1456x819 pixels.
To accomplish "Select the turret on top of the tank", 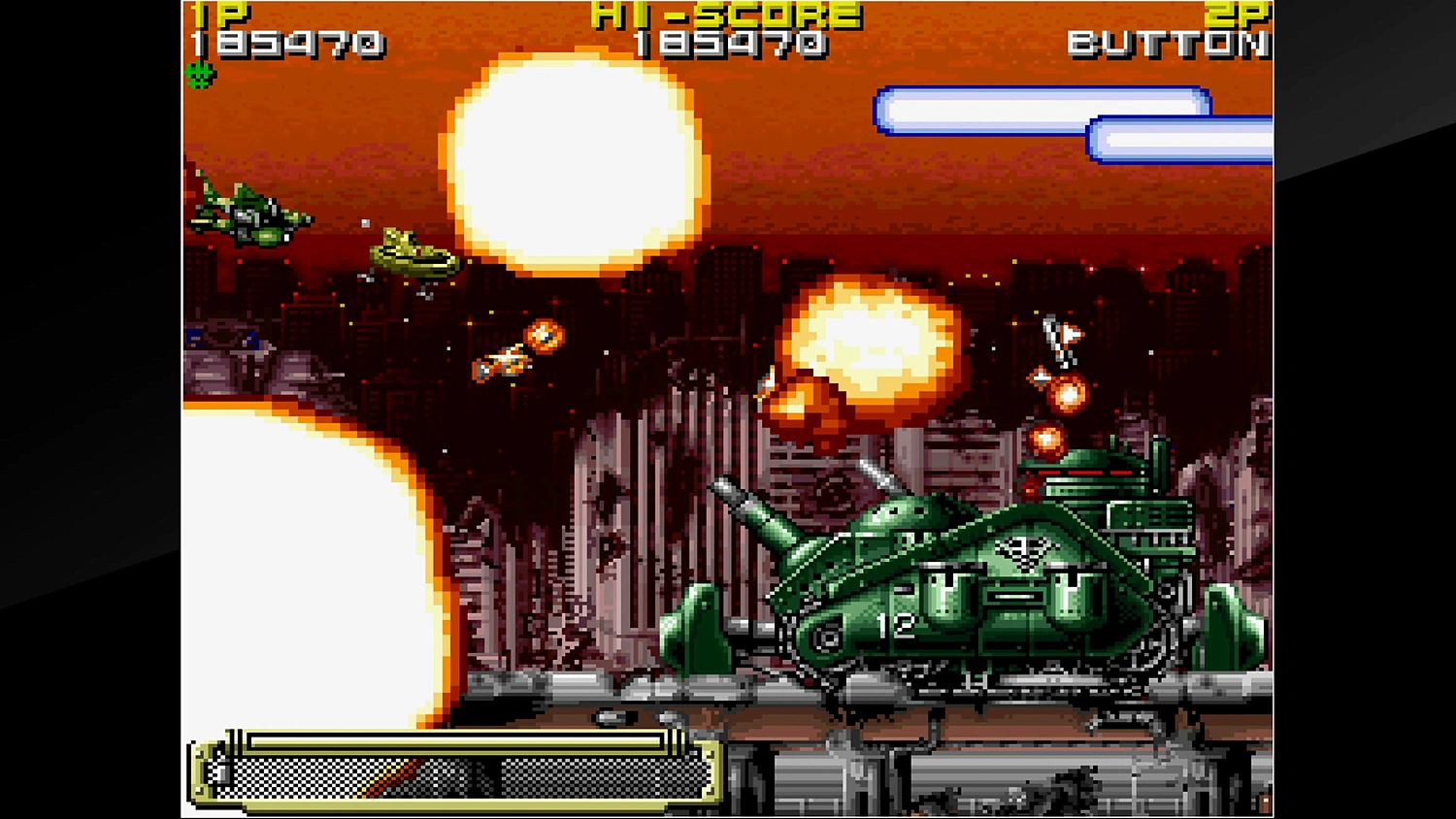I will point(883,514).
